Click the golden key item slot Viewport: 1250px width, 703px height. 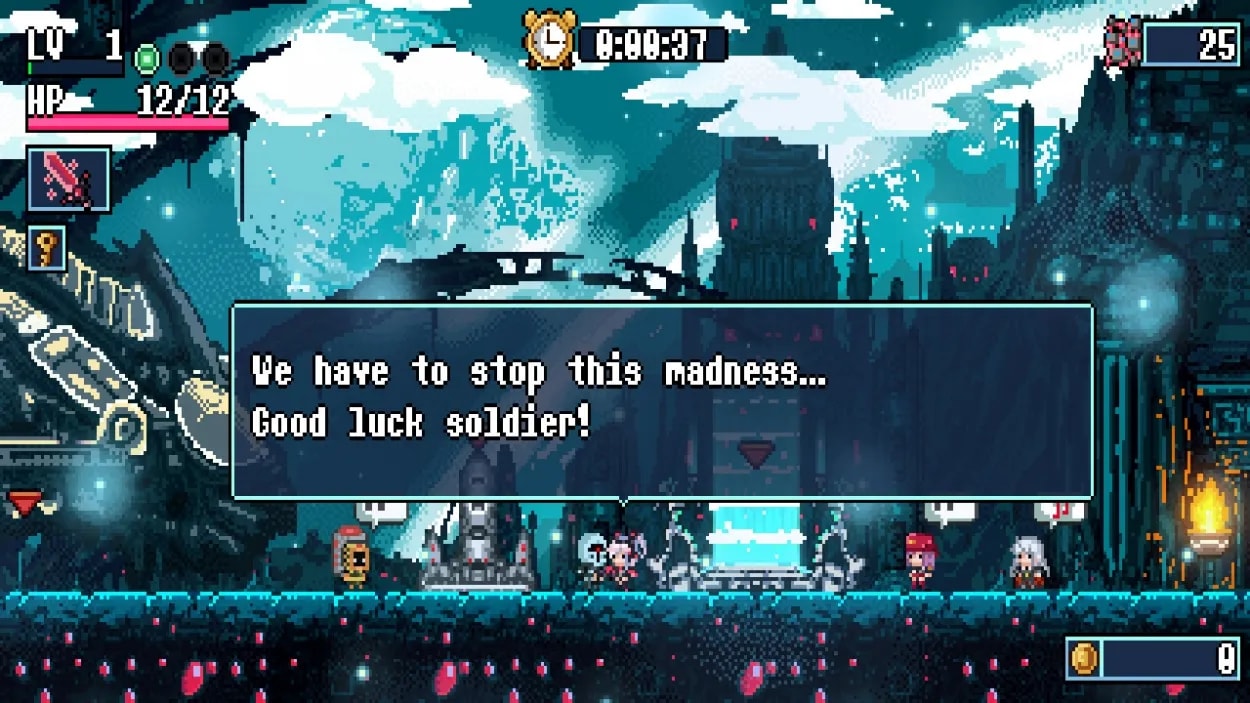click(x=47, y=248)
